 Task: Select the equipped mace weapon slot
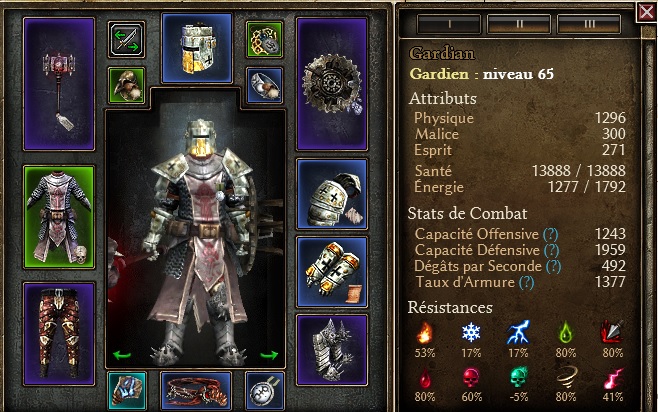coord(59,82)
